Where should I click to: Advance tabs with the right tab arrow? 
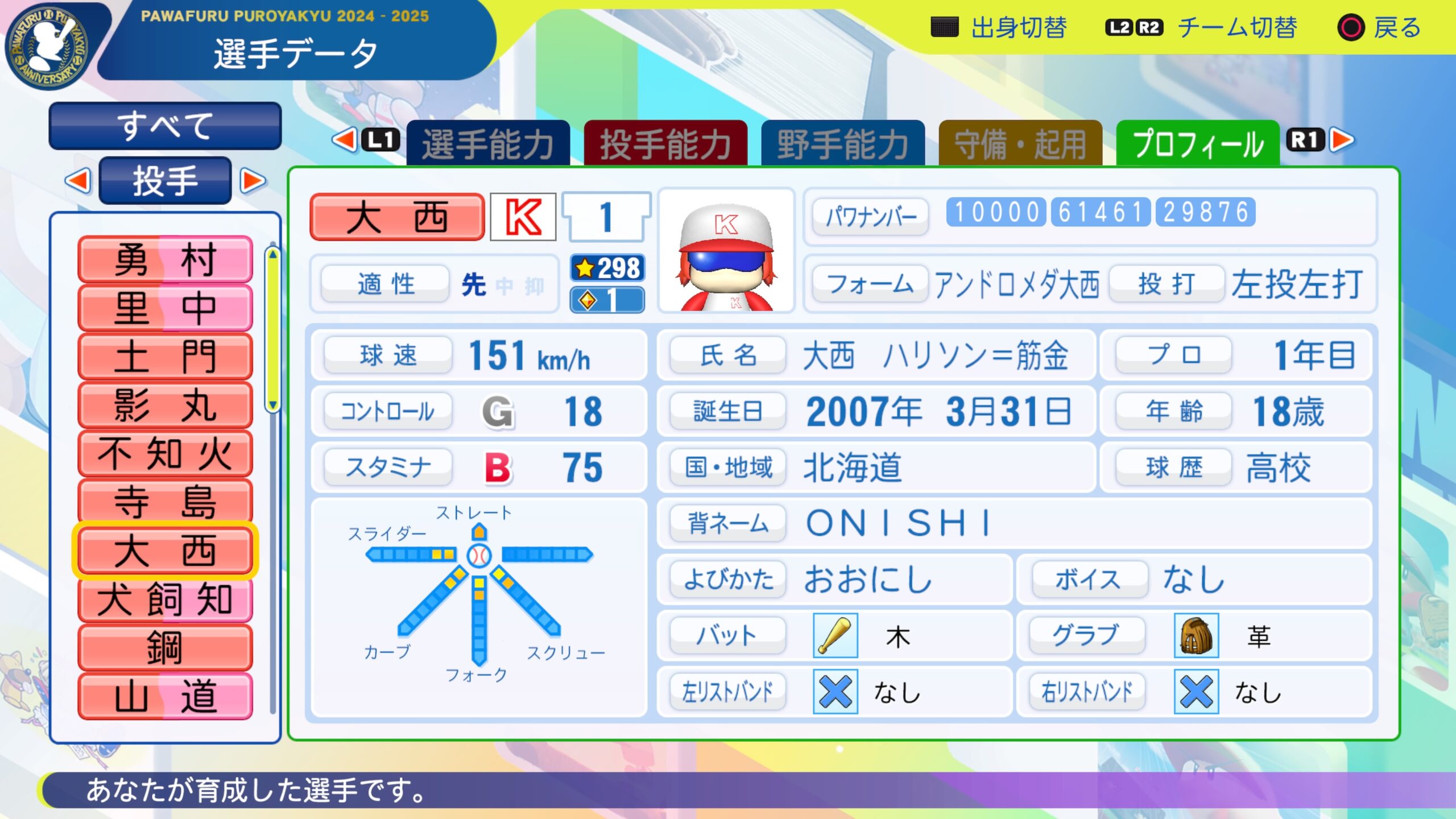tap(1342, 140)
